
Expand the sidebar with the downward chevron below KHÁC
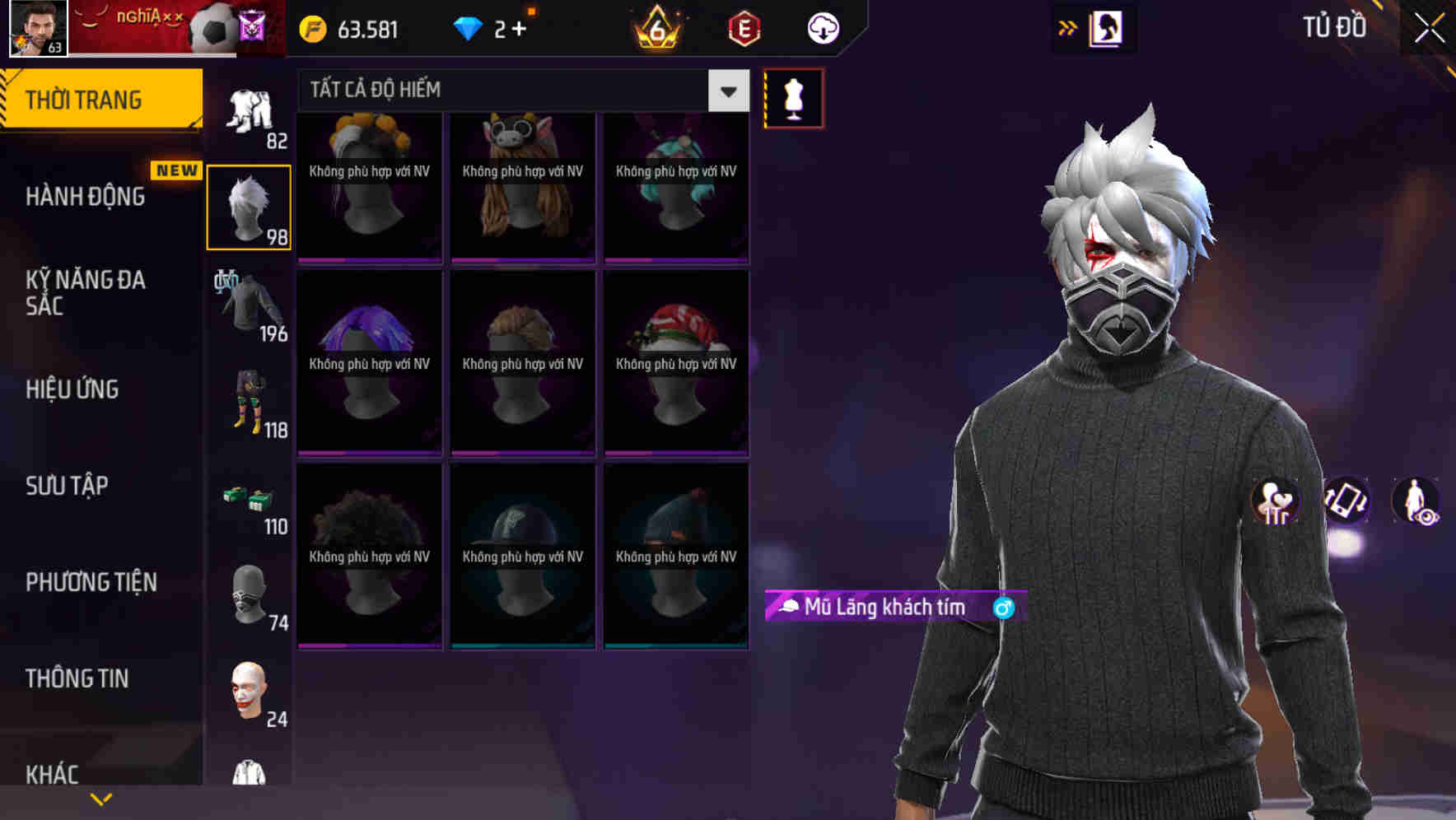click(x=102, y=798)
